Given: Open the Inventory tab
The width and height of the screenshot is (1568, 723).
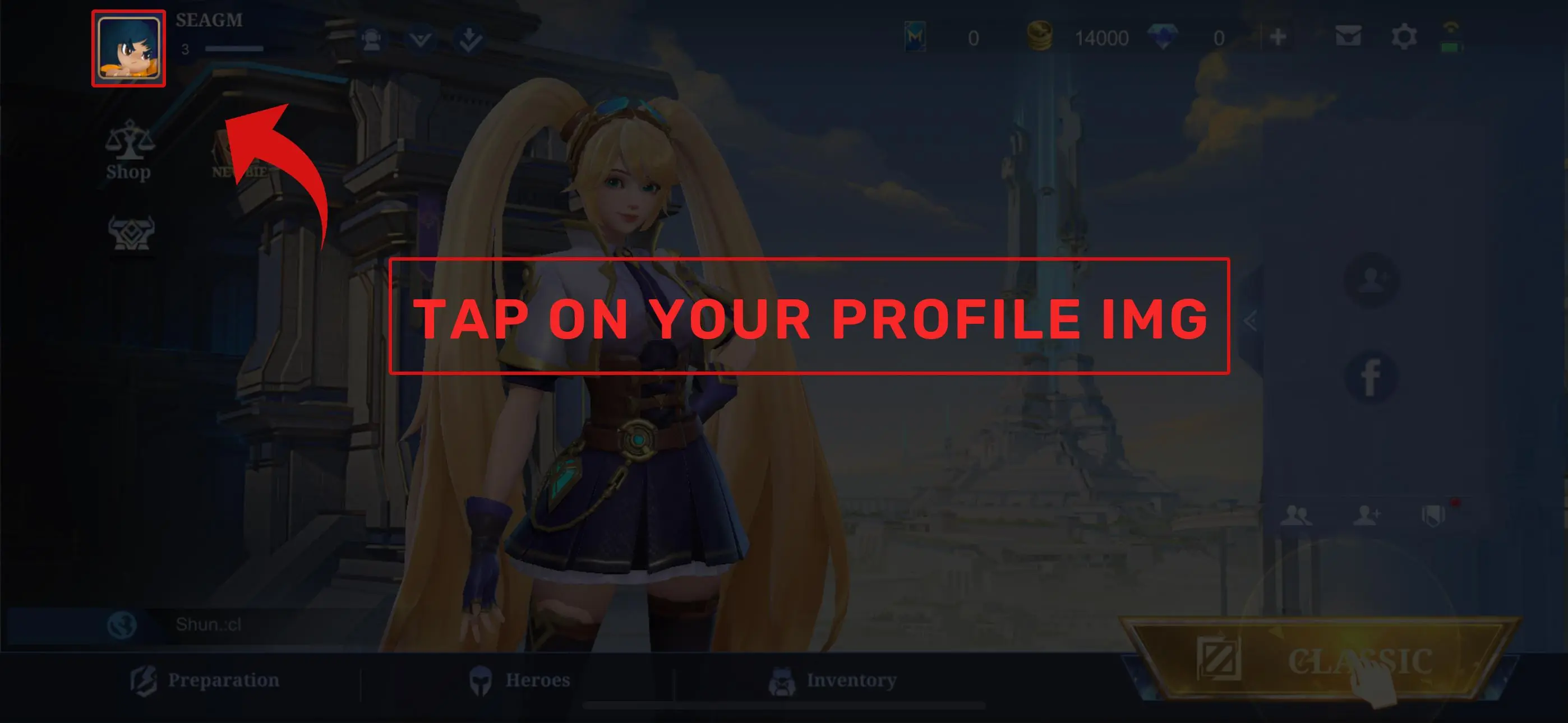Looking at the screenshot, I should tap(851, 680).
